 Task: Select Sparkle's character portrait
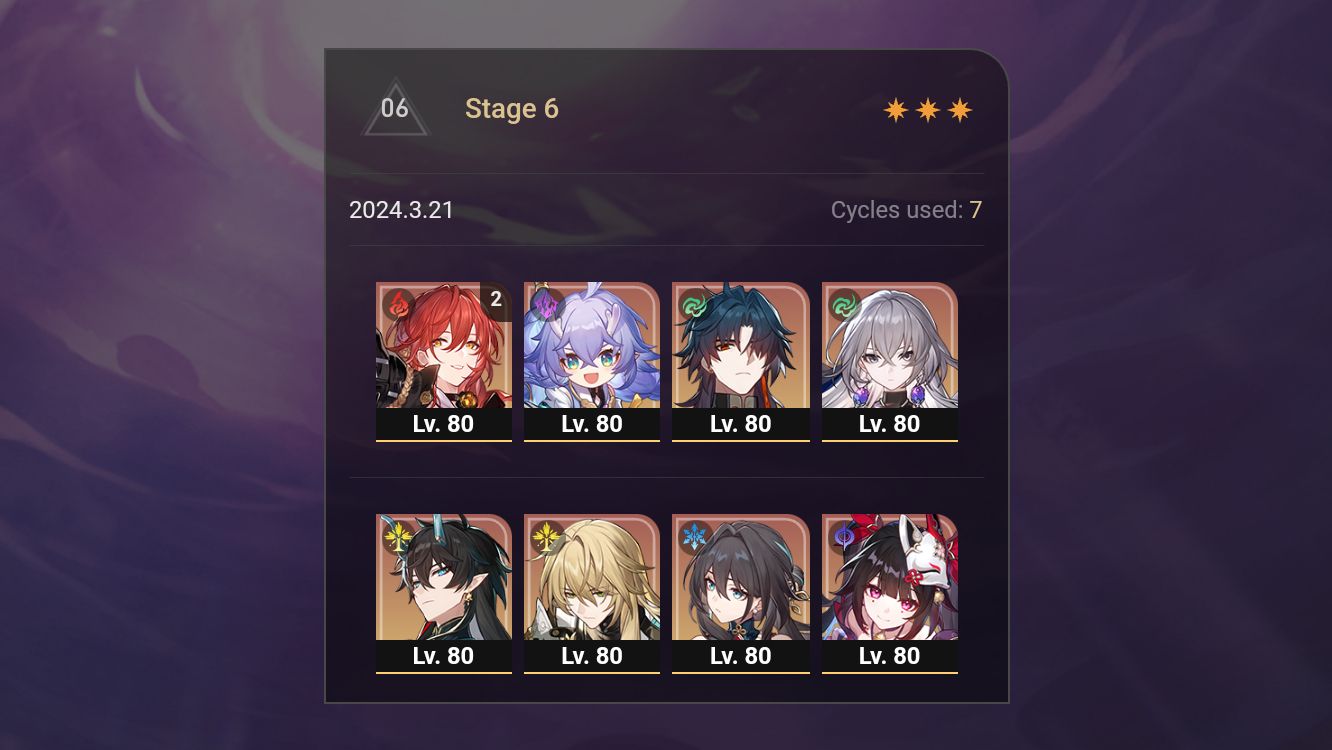click(889, 578)
